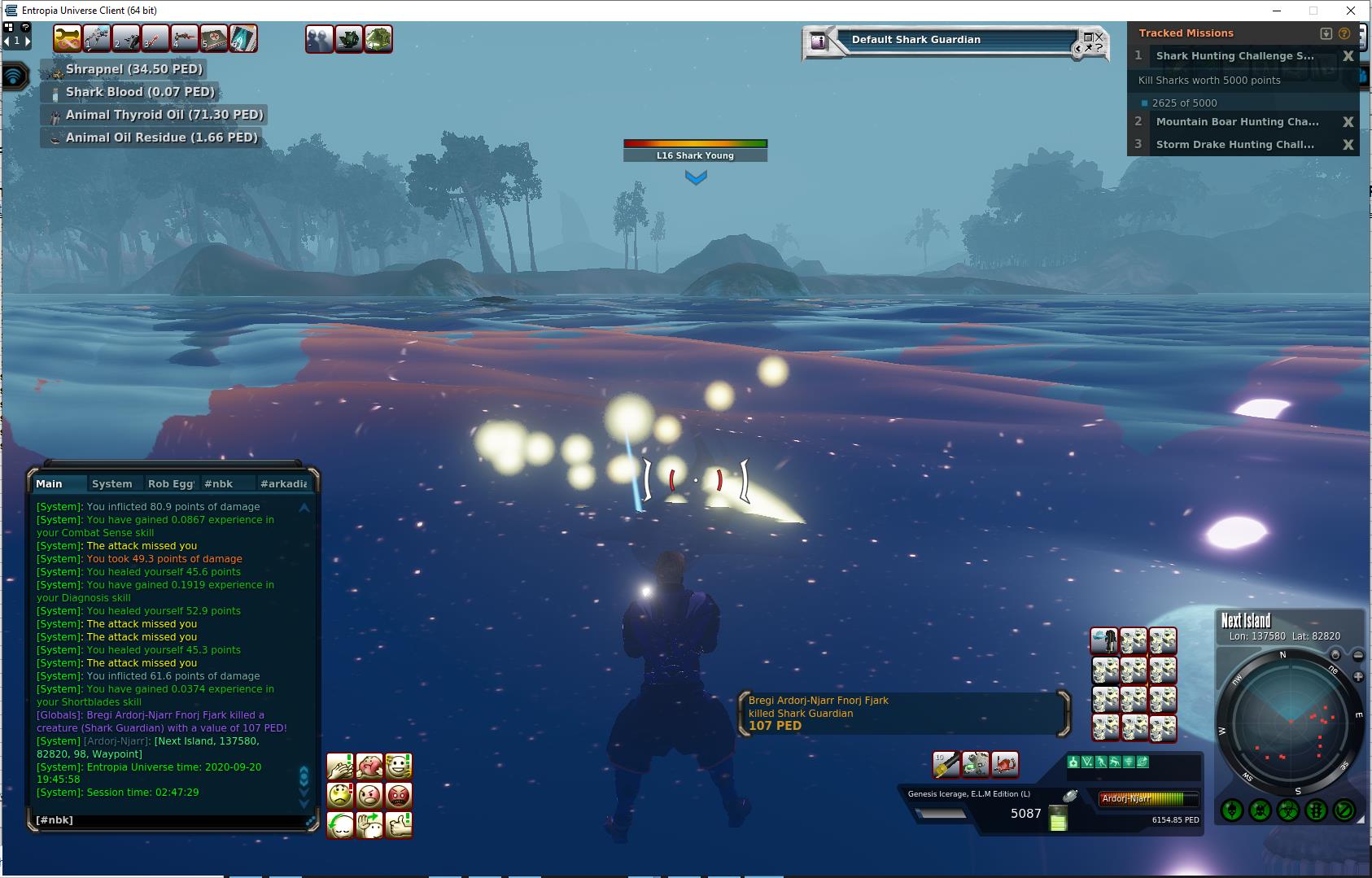Viewport: 1372px width, 878px height.
Task: Toggle the biohazard radar filter button
Action: click(x=1287, y=810)
